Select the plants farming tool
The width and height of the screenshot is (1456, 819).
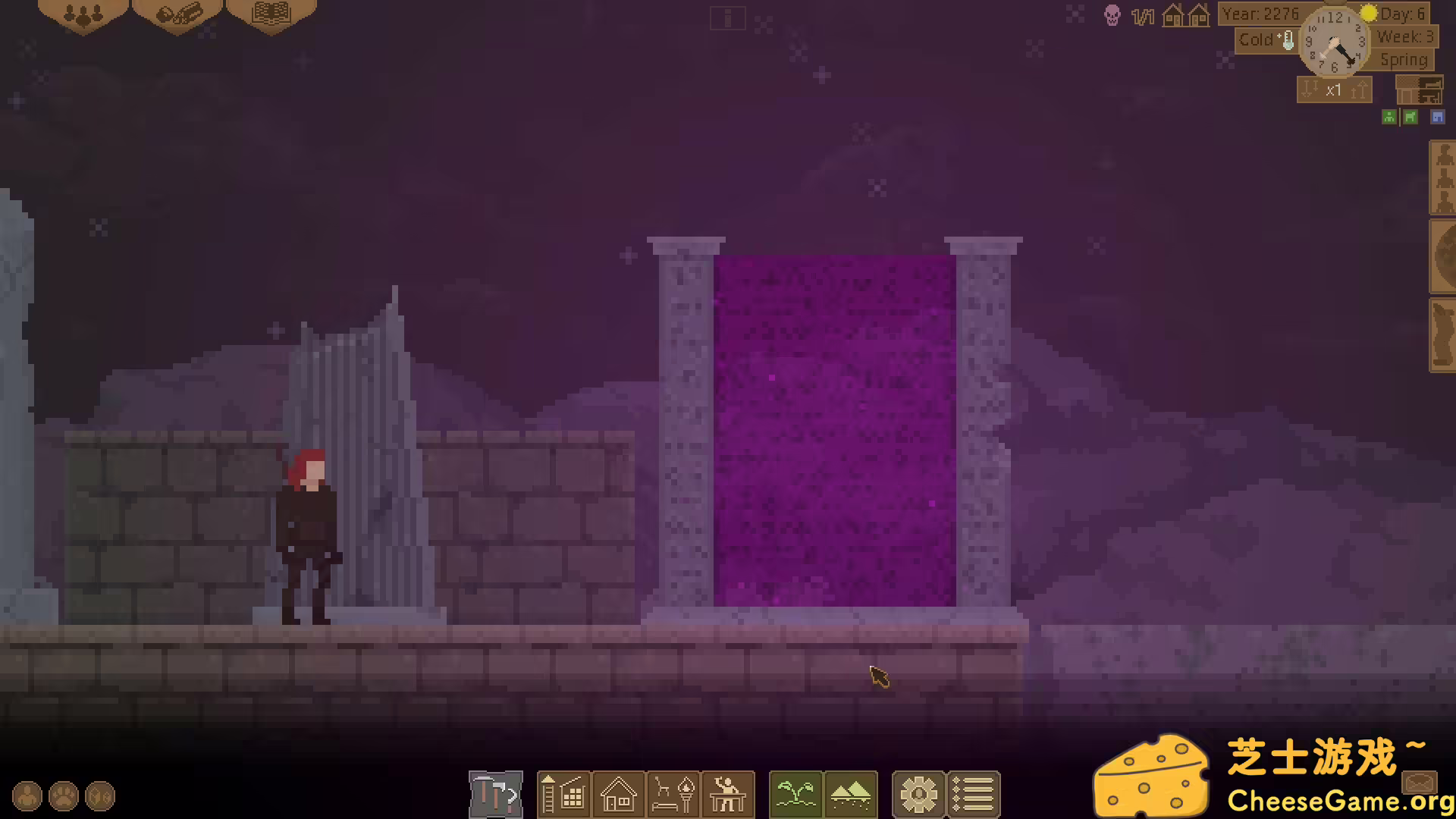click(x=795, y=795)
